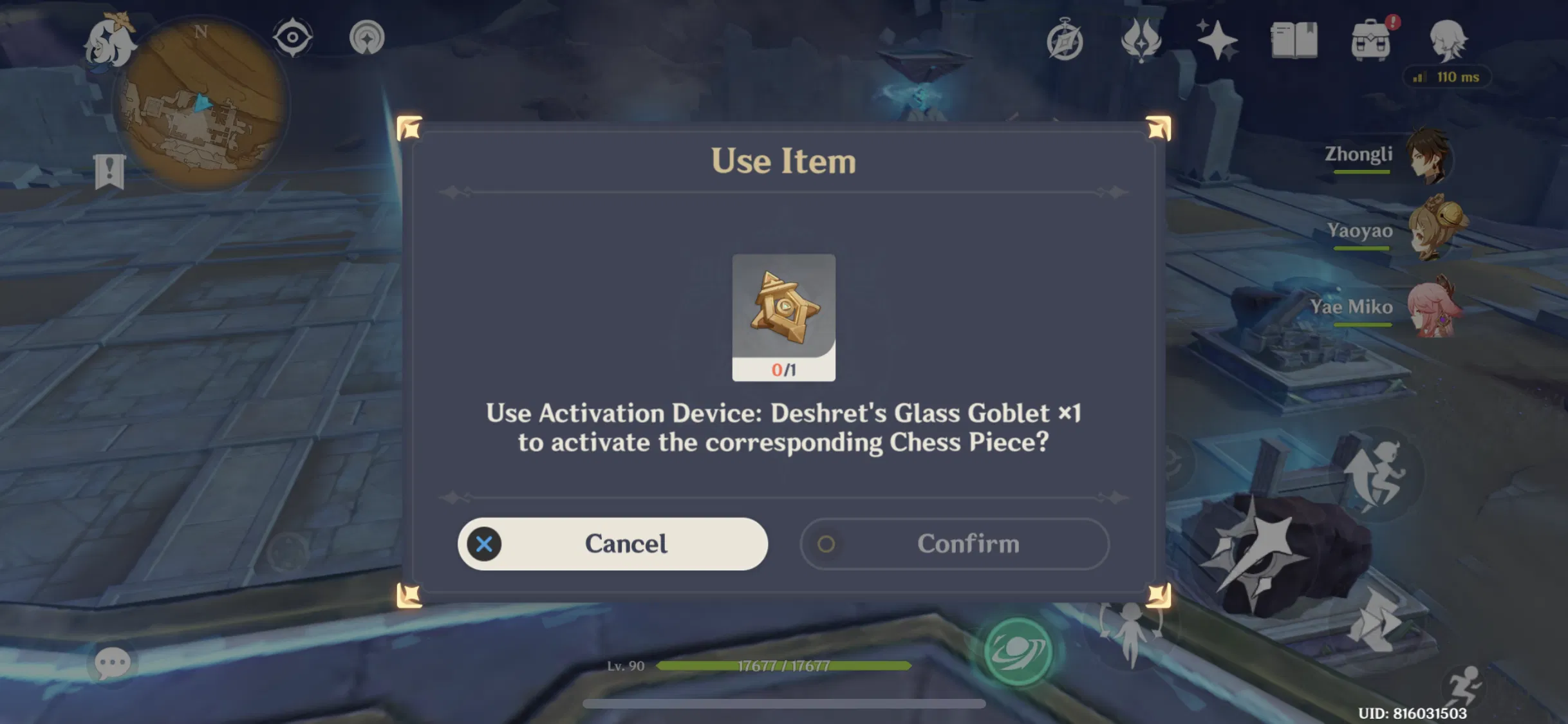
Task: Activate the Elemental Burst button
Action: pyautogui.click(x=1018, y=650)
